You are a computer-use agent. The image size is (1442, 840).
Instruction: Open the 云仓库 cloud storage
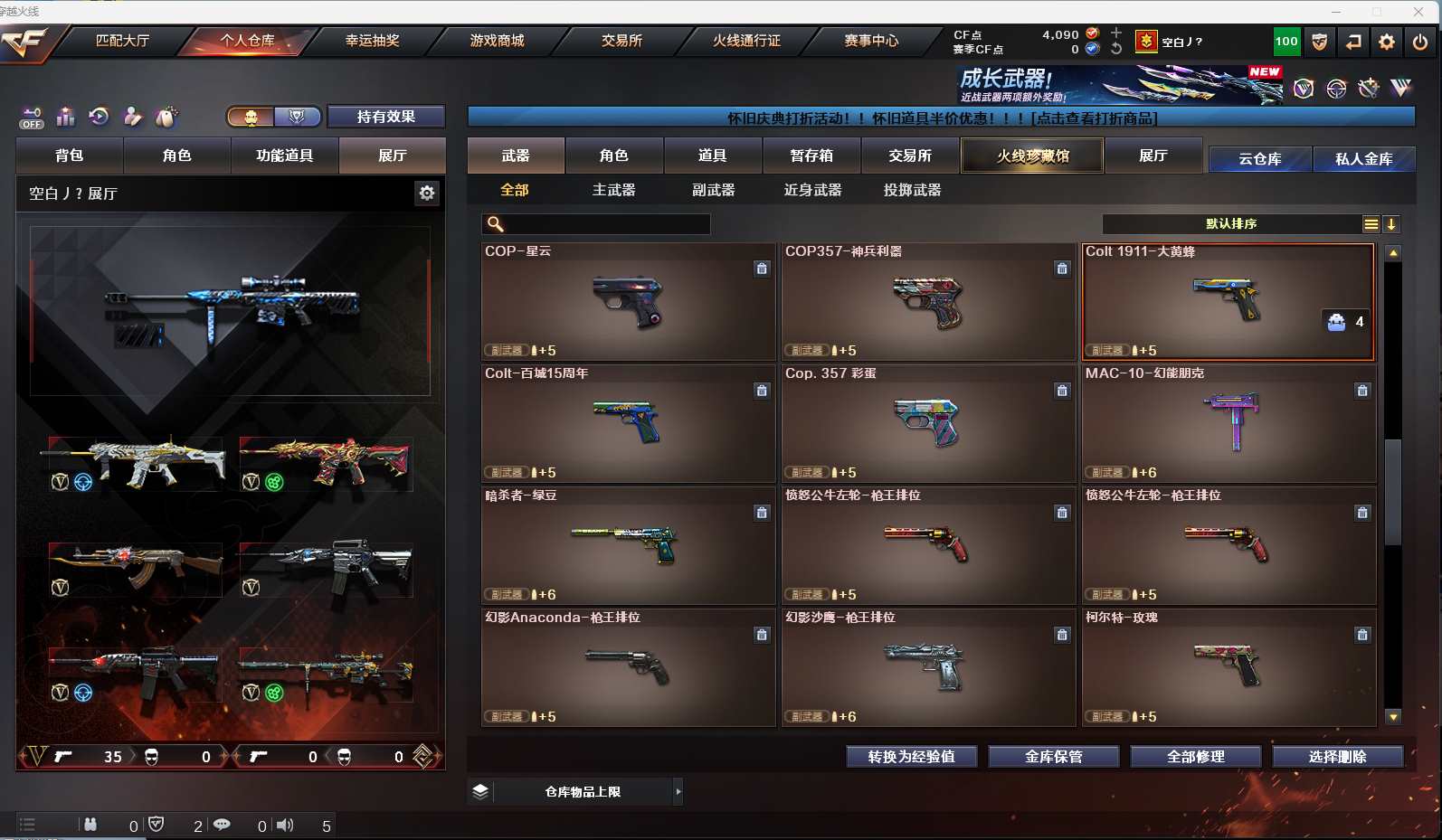pos(1259,159)
